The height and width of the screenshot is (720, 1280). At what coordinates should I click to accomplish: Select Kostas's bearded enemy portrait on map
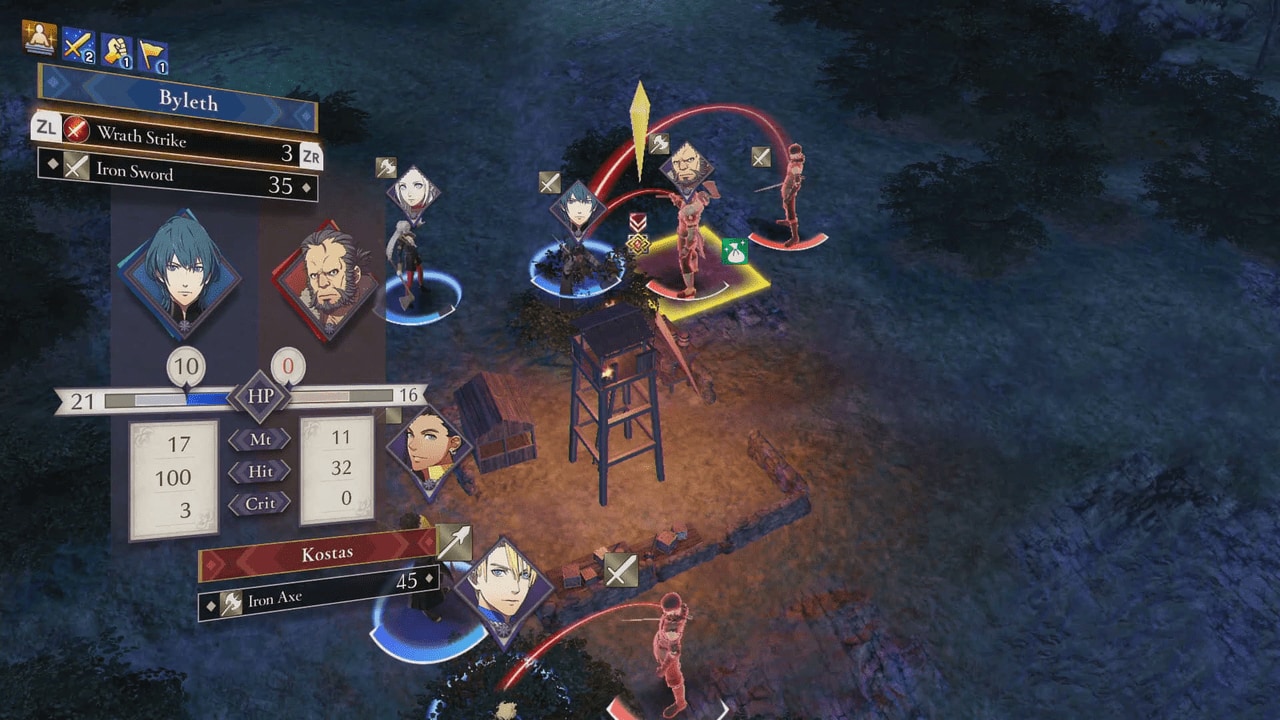click(687, 166)
